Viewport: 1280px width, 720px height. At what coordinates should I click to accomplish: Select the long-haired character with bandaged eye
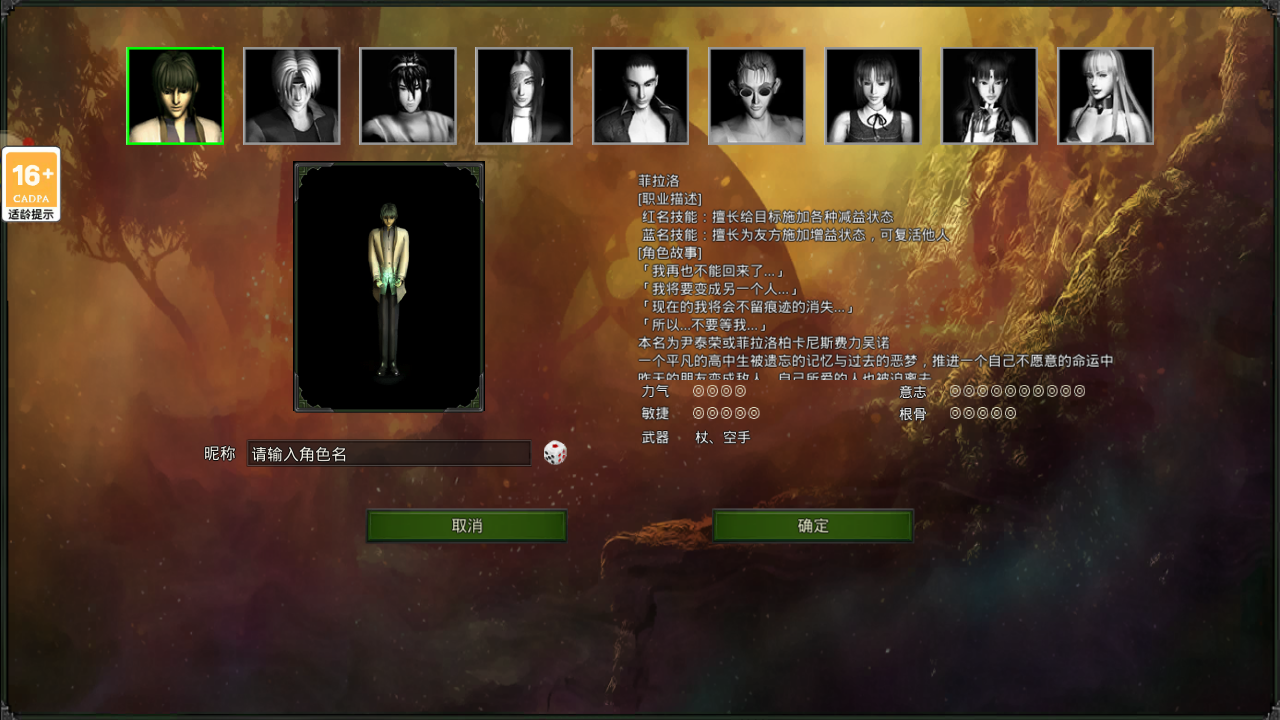[x=524, y=96]
